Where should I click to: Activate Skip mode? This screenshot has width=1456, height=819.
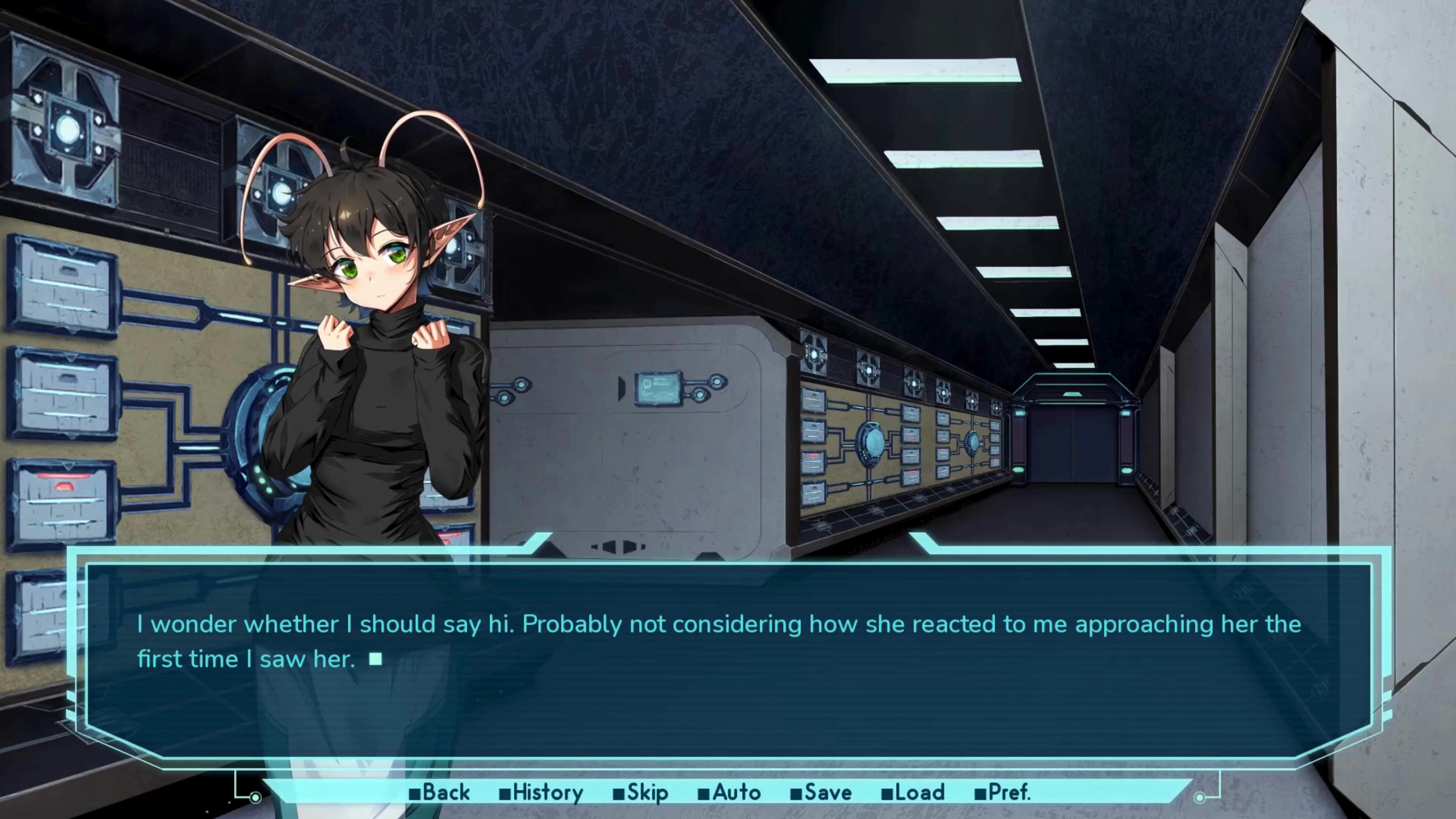pos(641,792)
